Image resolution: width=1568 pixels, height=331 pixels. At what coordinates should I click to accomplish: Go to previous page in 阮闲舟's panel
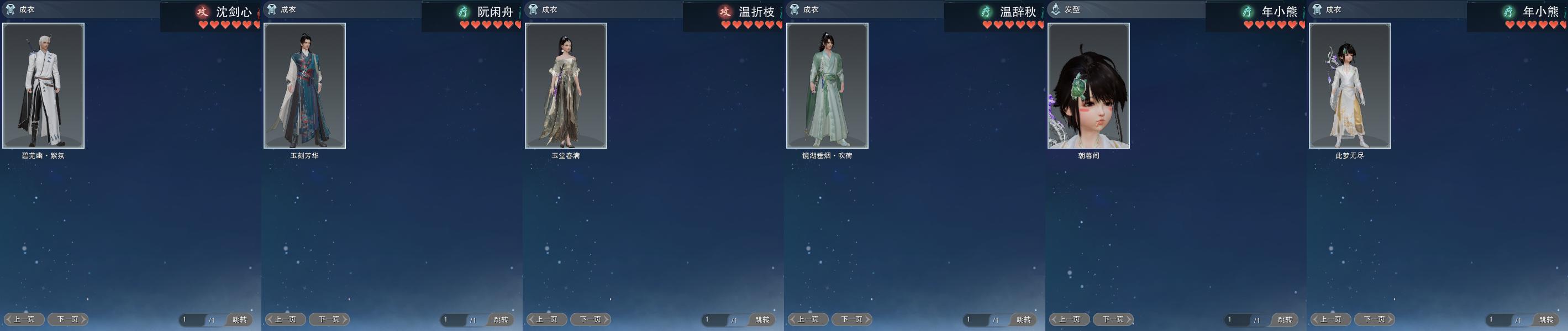click(285, 319)
